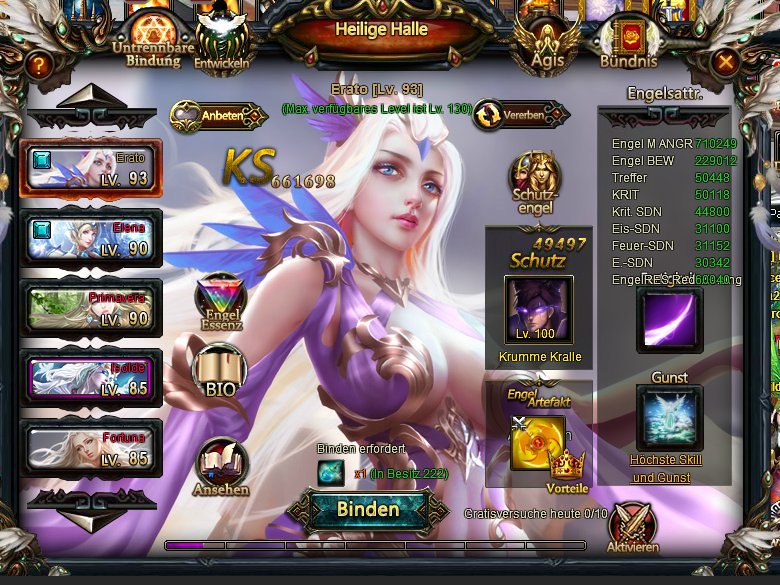This screenshot has height=585, width=780.
Task: Open the help question mark button
Action: (39, 66)
